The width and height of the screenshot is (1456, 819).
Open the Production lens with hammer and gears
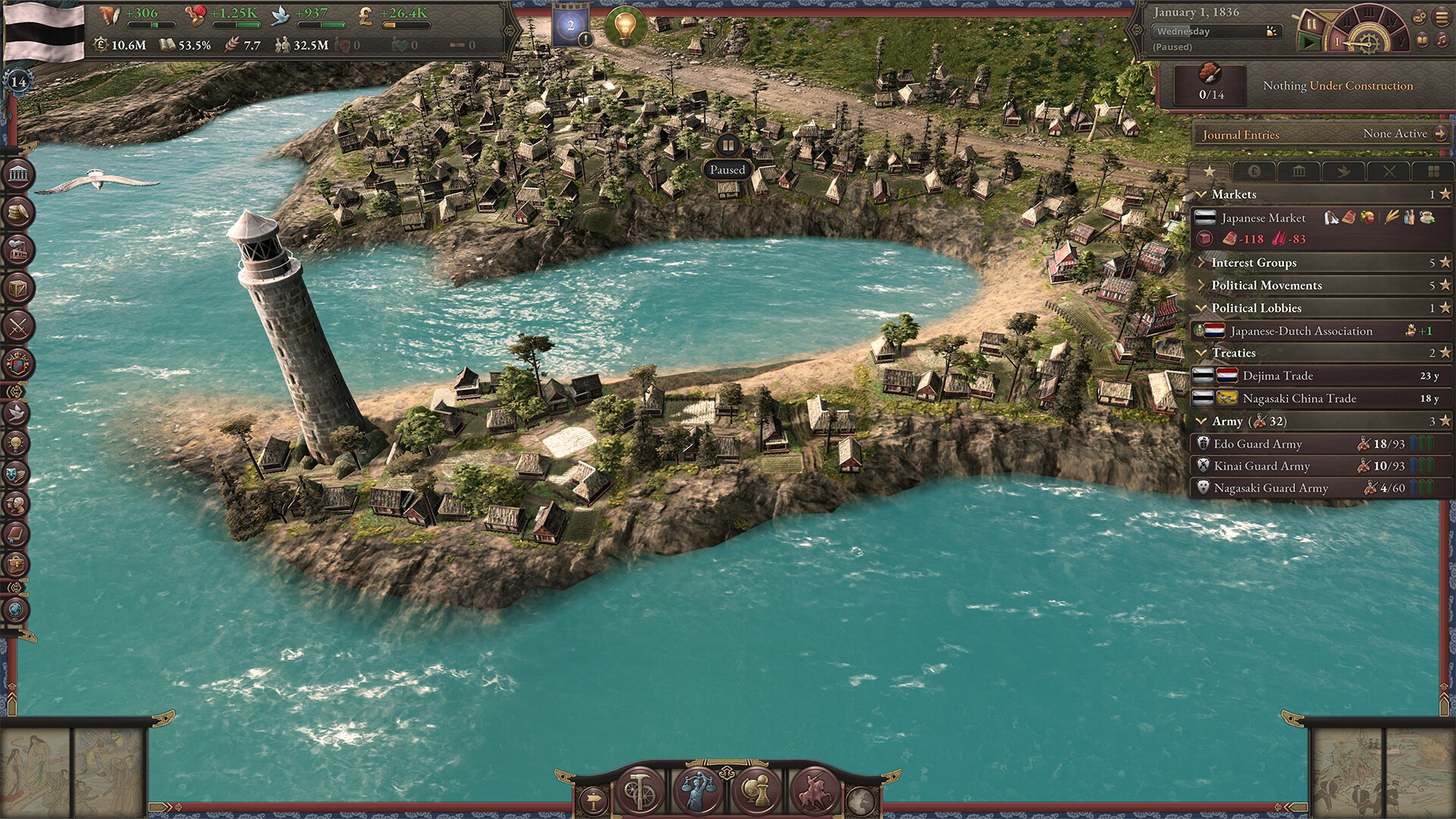point(639,790)
